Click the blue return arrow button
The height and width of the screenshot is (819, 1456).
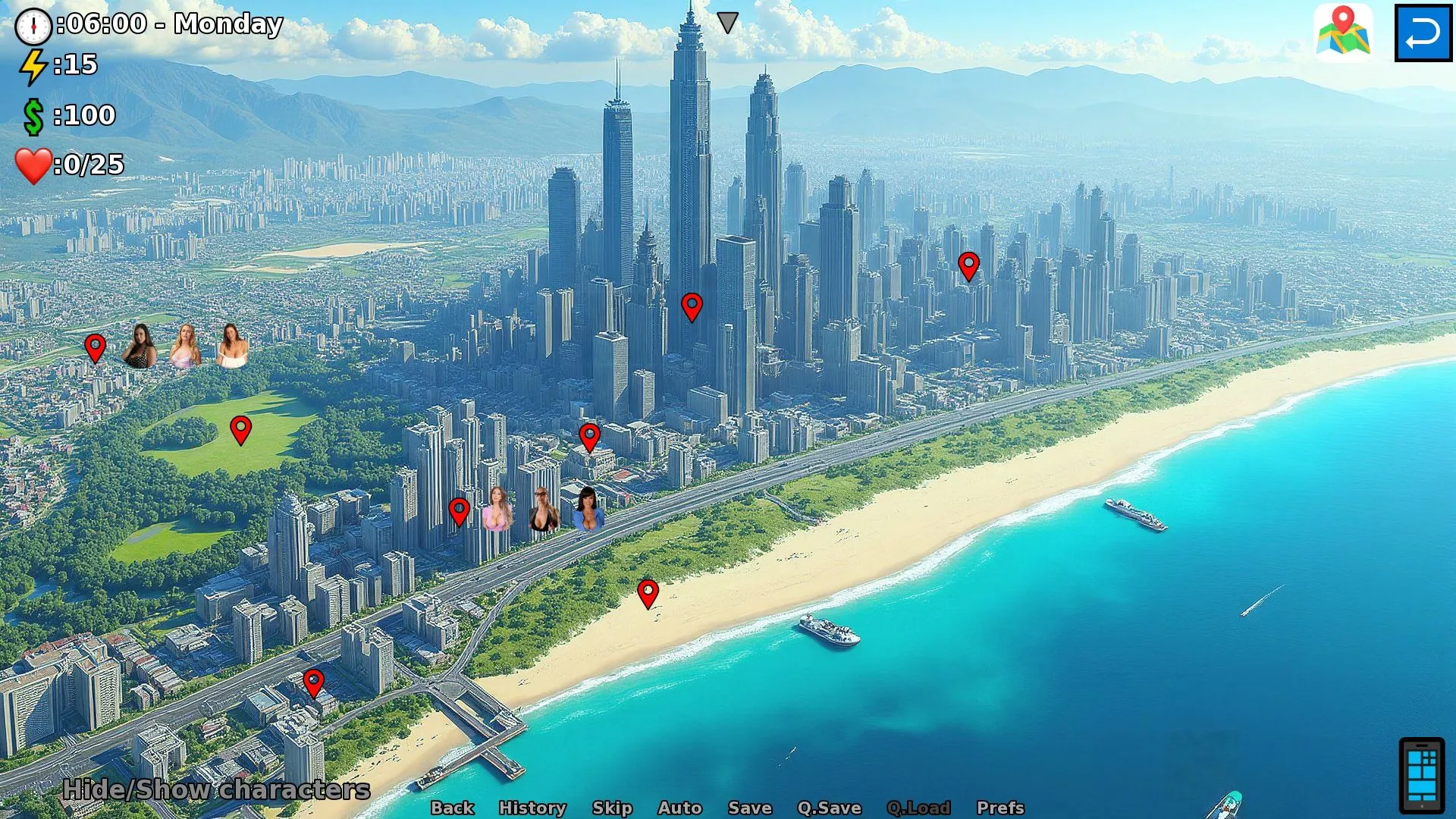(1423, 33)
